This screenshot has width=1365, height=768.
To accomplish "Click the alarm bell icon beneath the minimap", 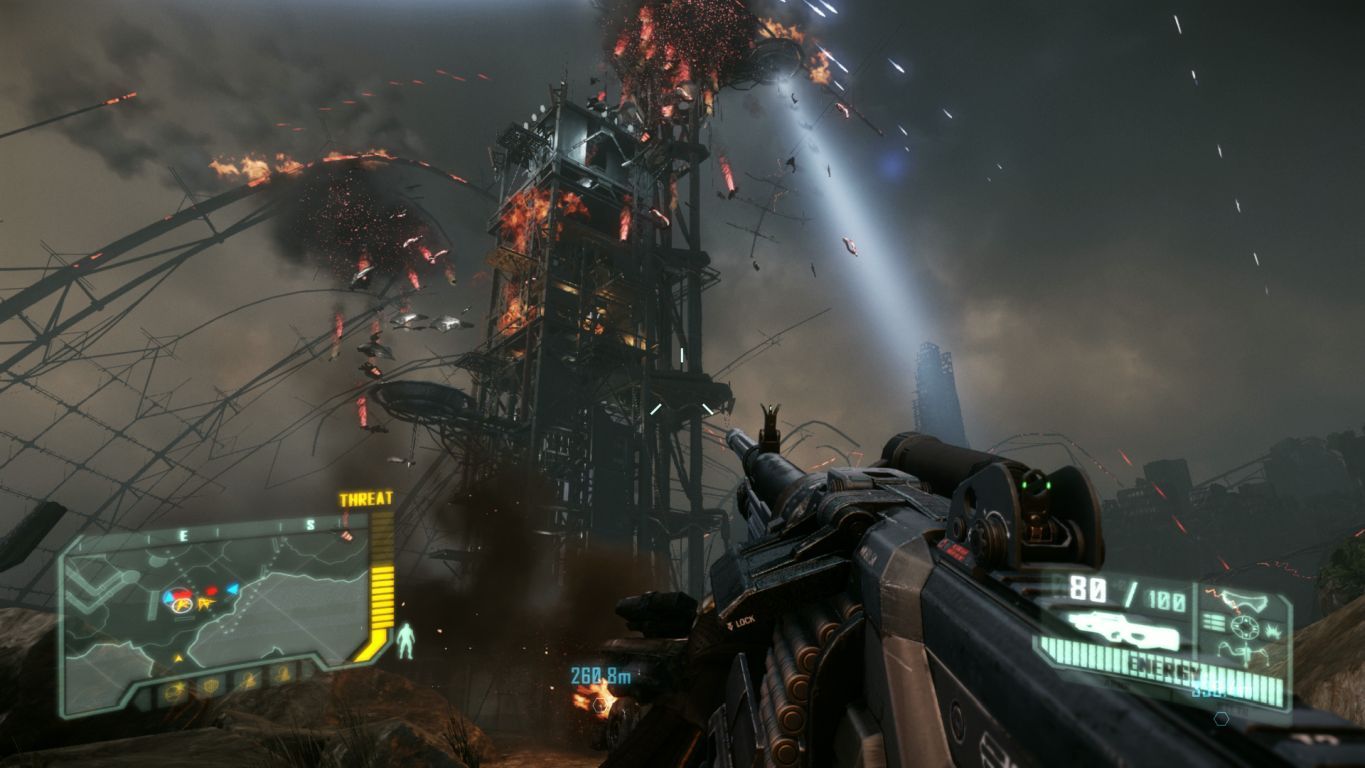I will [x=283, y=673].
